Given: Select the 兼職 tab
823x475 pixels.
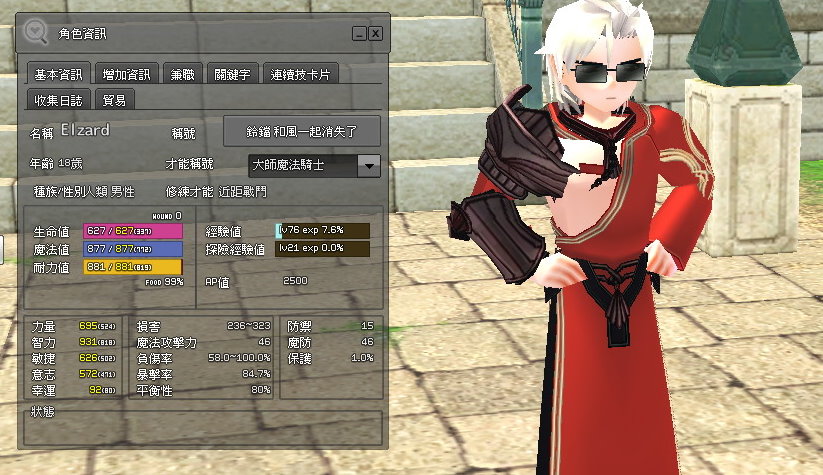Looking at the screenshot, I should (x=182, y=75).
